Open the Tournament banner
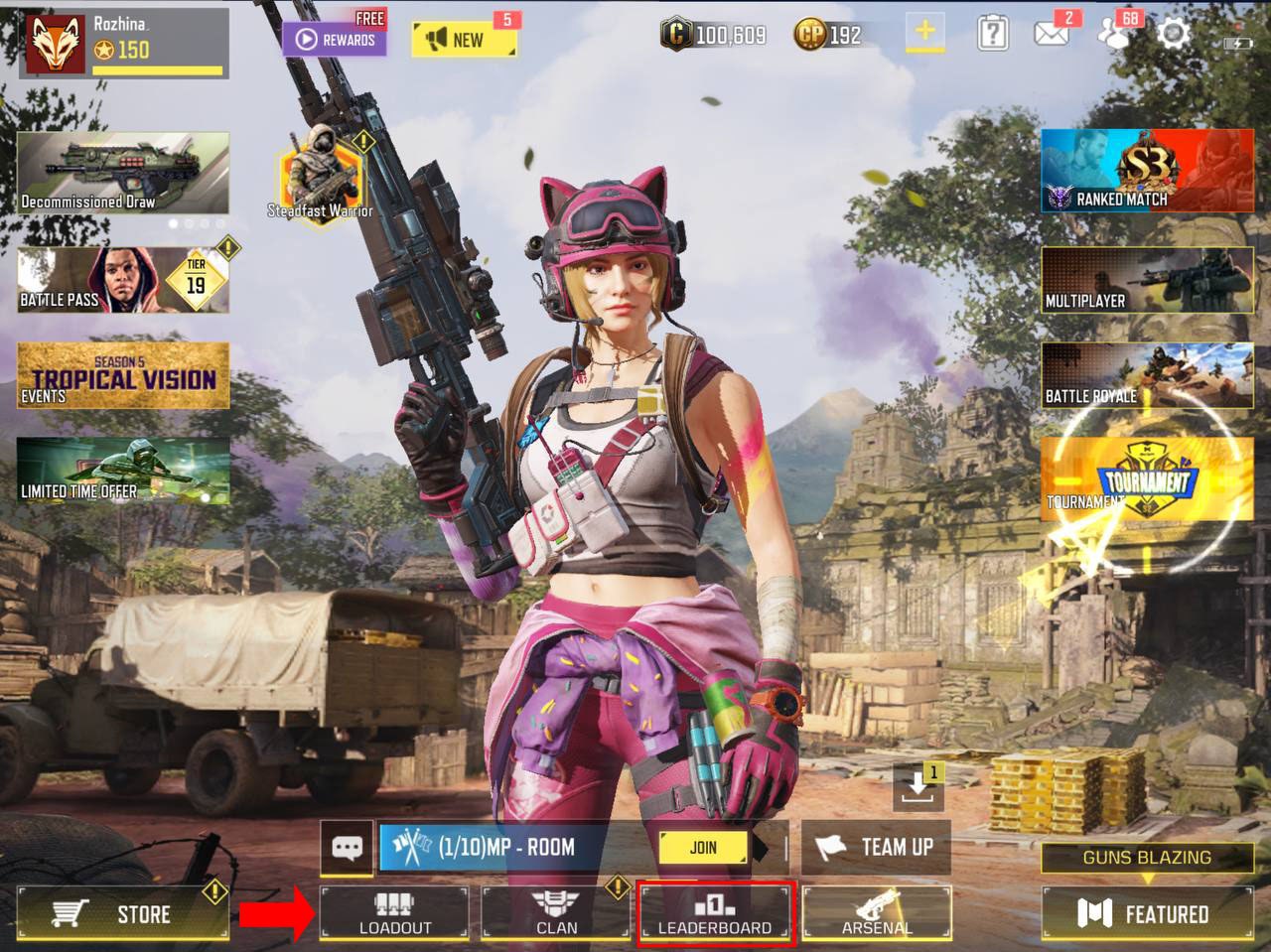The width and height of the screenshot is (1271, 952). (1147, 479)
